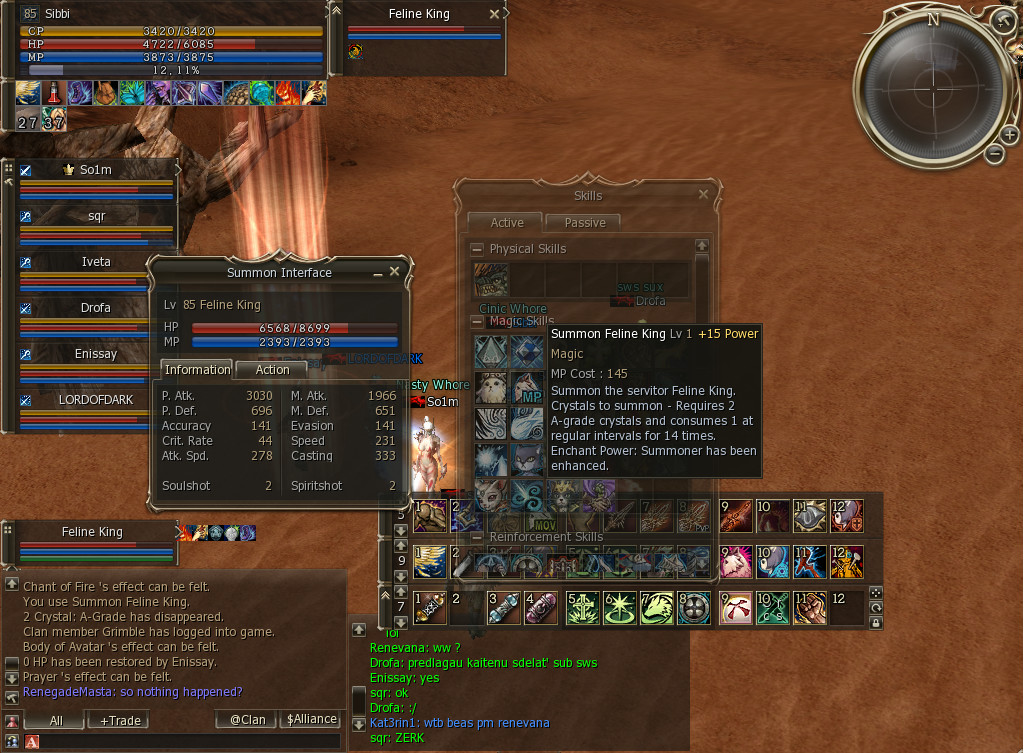Activate the fist skill in hotbar slot 11
This screenshot has width=1024, height=753.
click(810, 608)
